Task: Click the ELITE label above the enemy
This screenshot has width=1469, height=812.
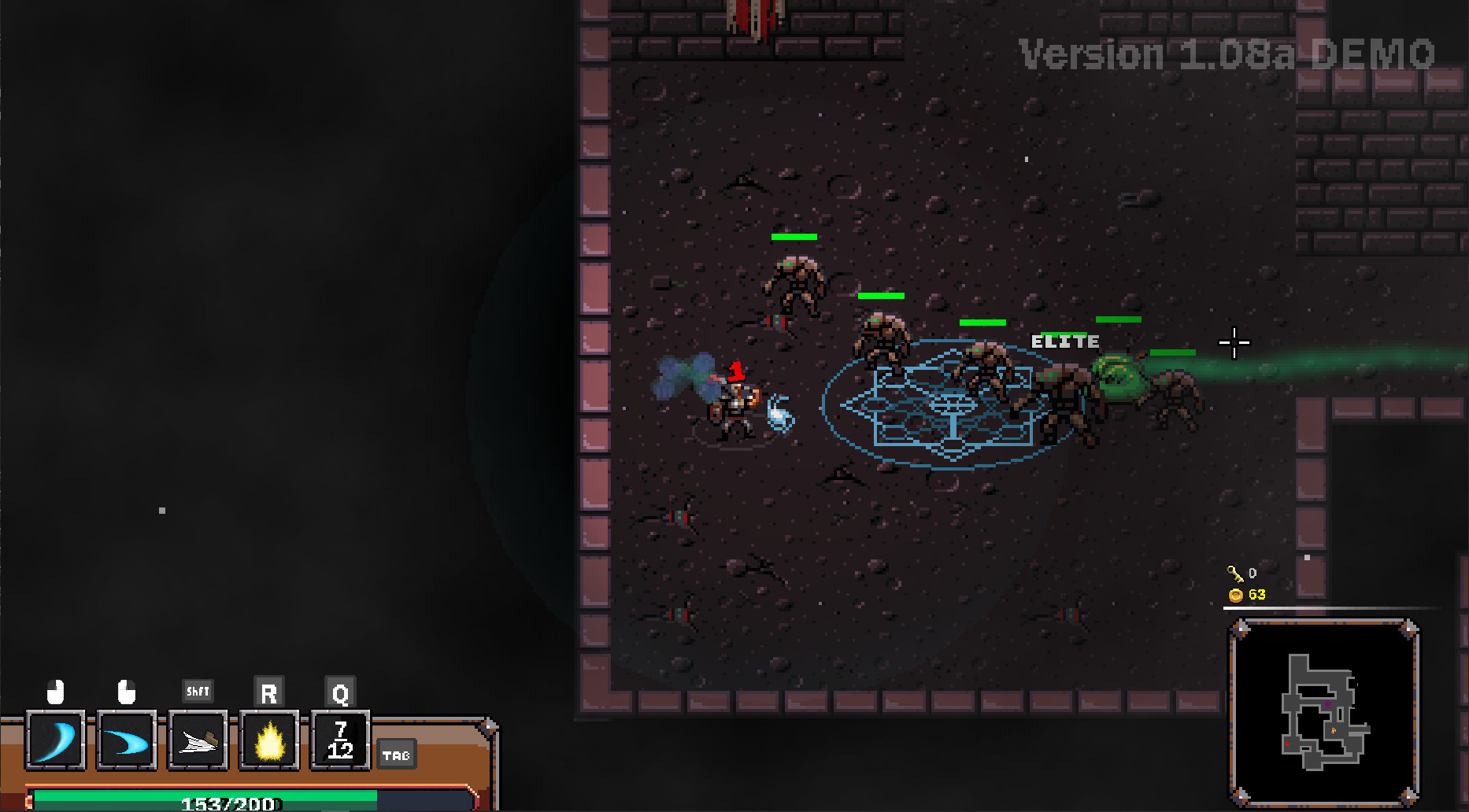Action: point(1064,341)
